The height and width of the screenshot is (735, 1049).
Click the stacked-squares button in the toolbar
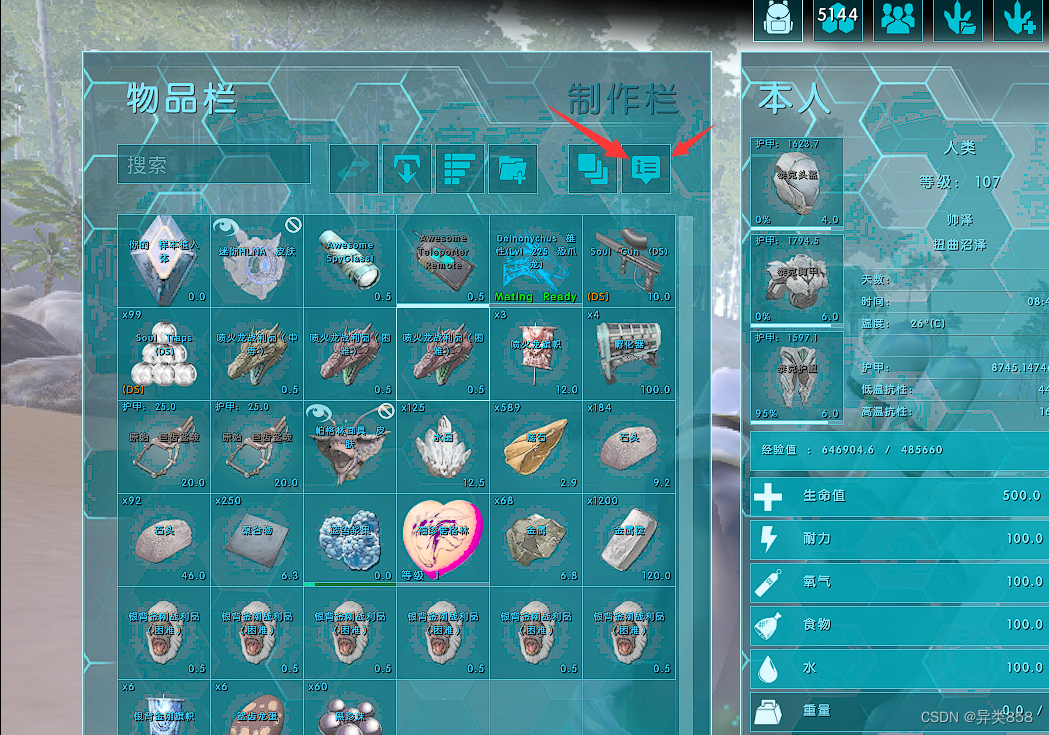click(593, 169)
